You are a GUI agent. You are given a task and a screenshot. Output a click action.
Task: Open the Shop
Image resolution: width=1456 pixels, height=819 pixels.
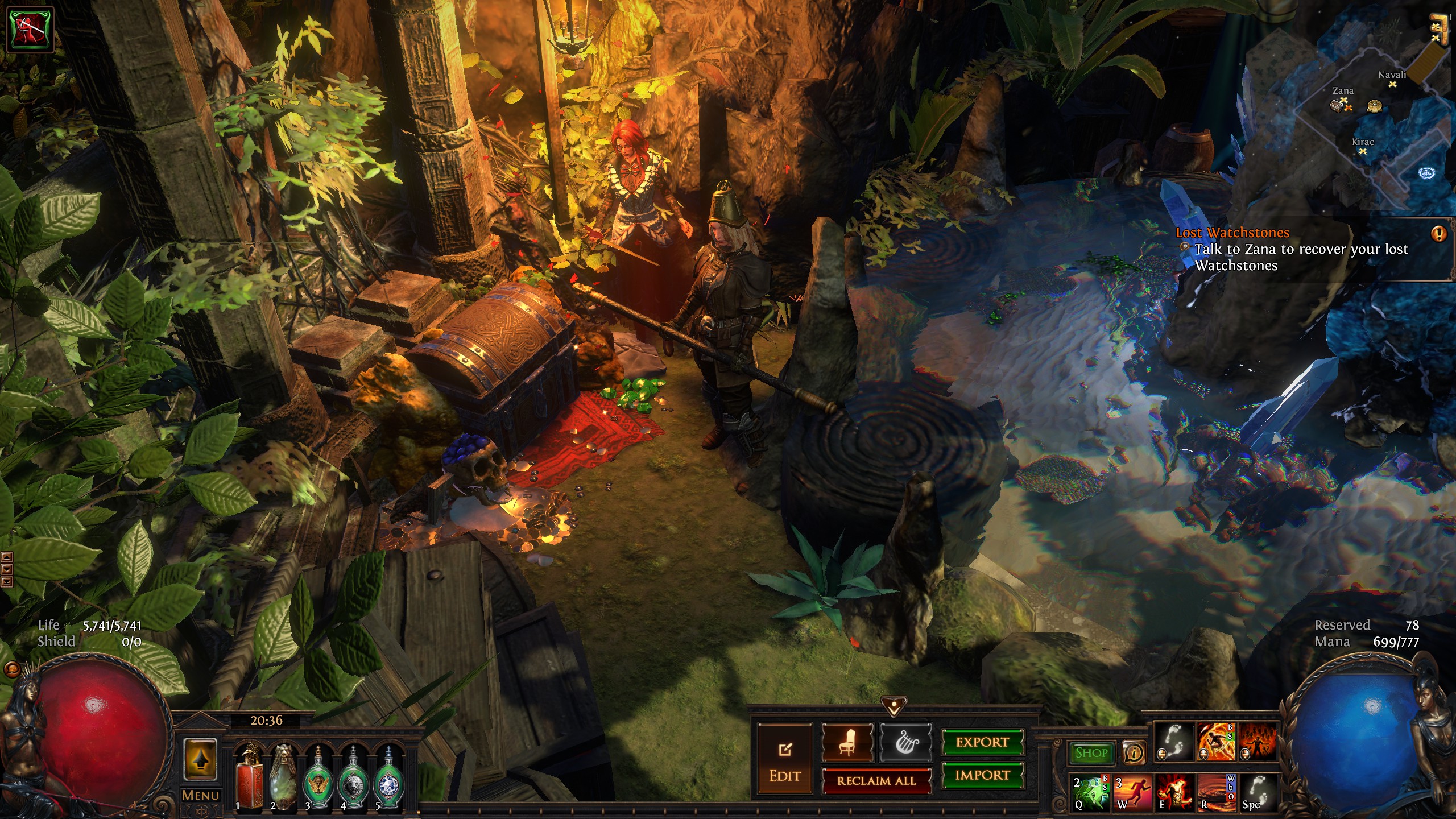[x=1091, y=753]
